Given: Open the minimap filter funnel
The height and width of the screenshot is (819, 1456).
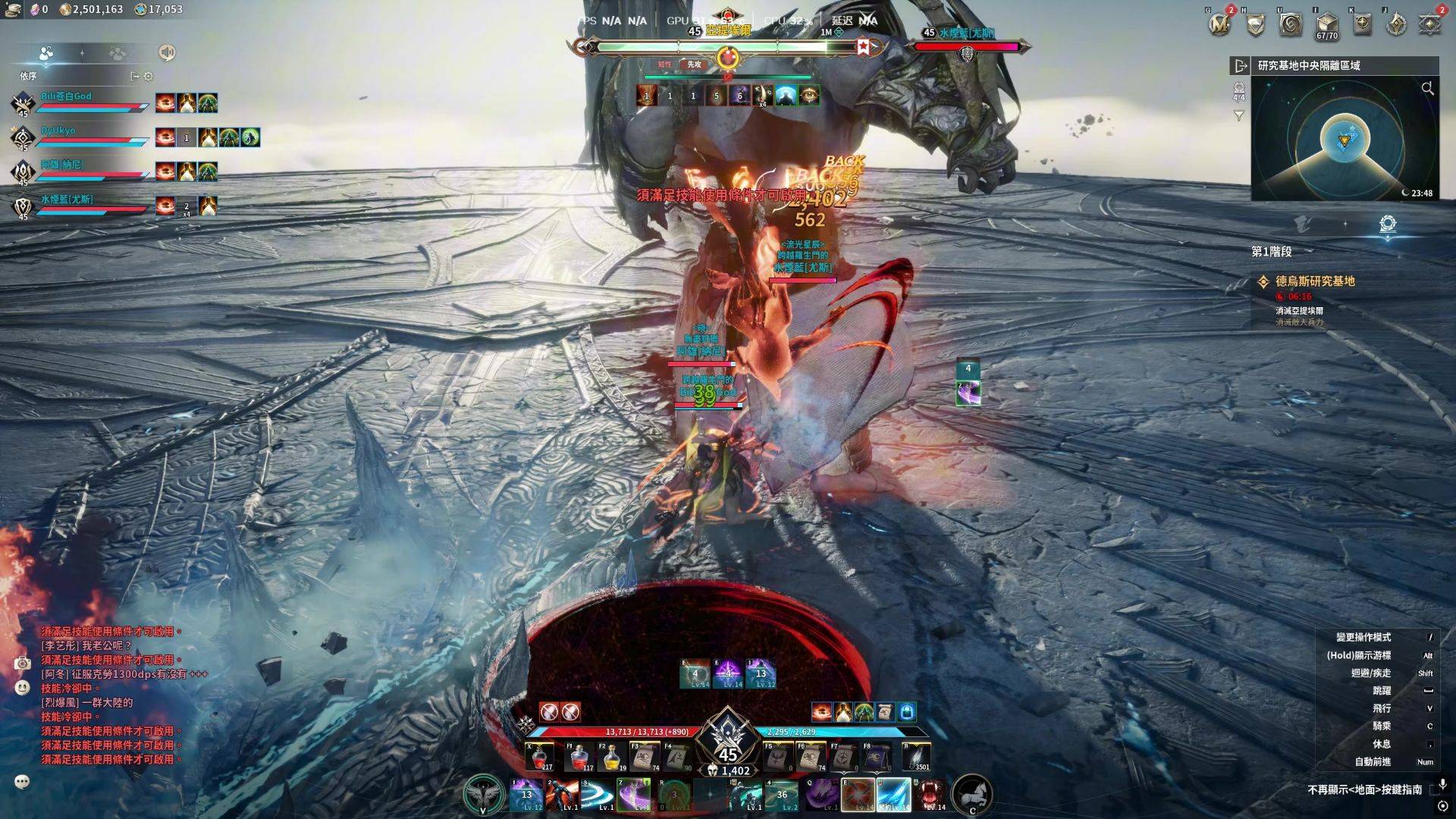Looking at the screenshot, I should coord(1238,116).
